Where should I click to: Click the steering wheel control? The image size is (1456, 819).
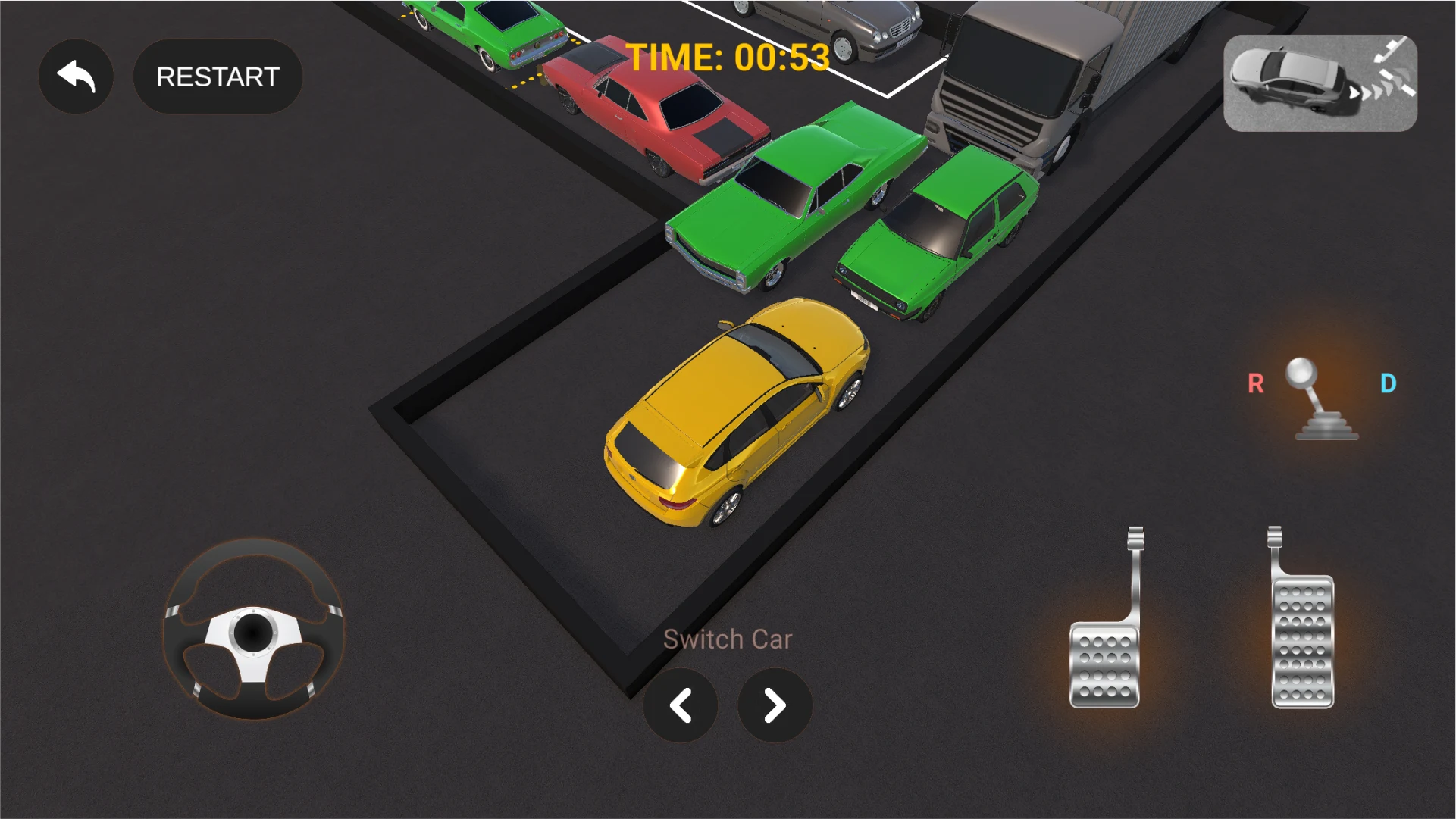pos(253,630)
